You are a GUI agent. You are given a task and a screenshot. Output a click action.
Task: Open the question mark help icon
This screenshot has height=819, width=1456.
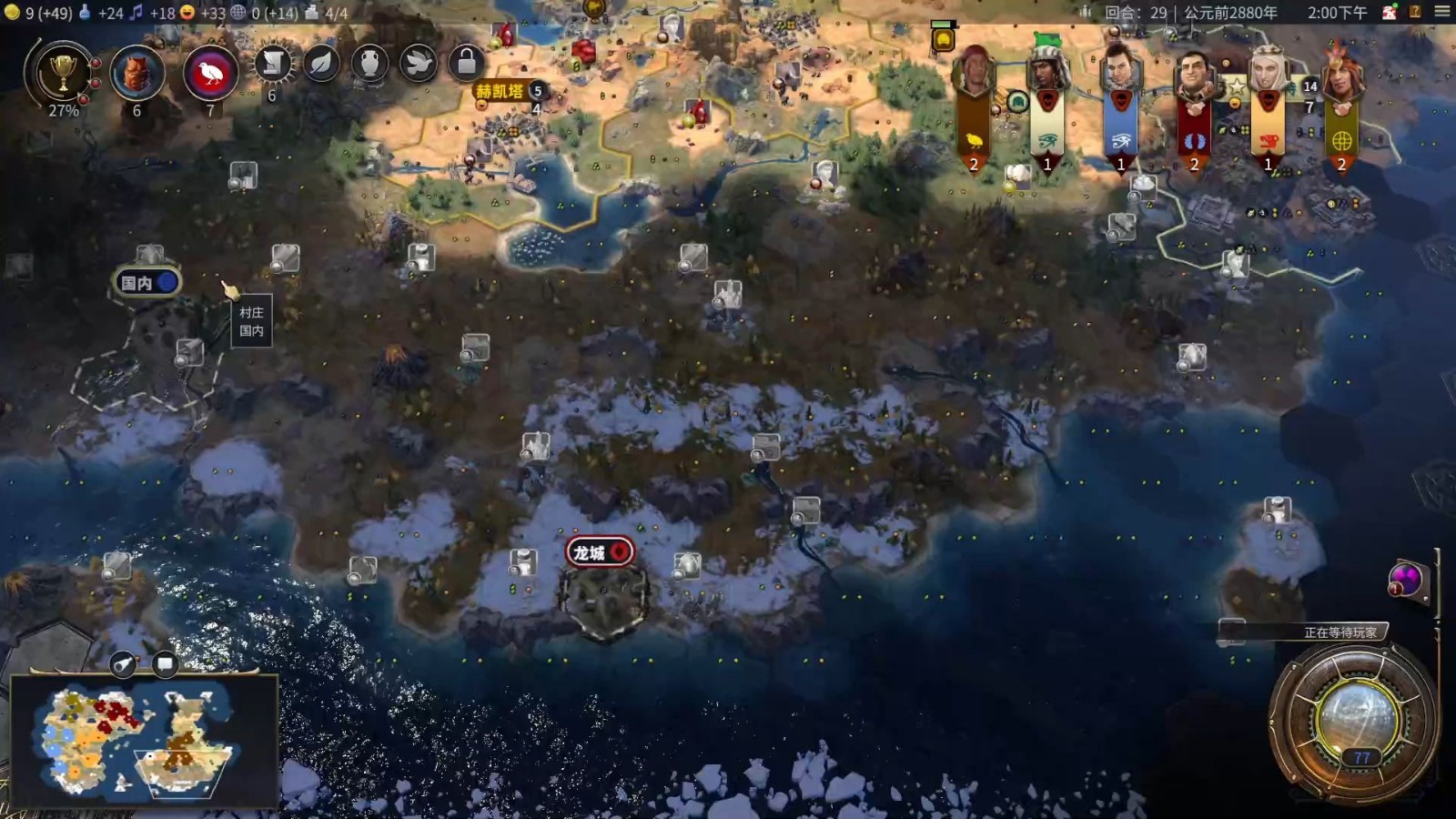(1415, 12)
